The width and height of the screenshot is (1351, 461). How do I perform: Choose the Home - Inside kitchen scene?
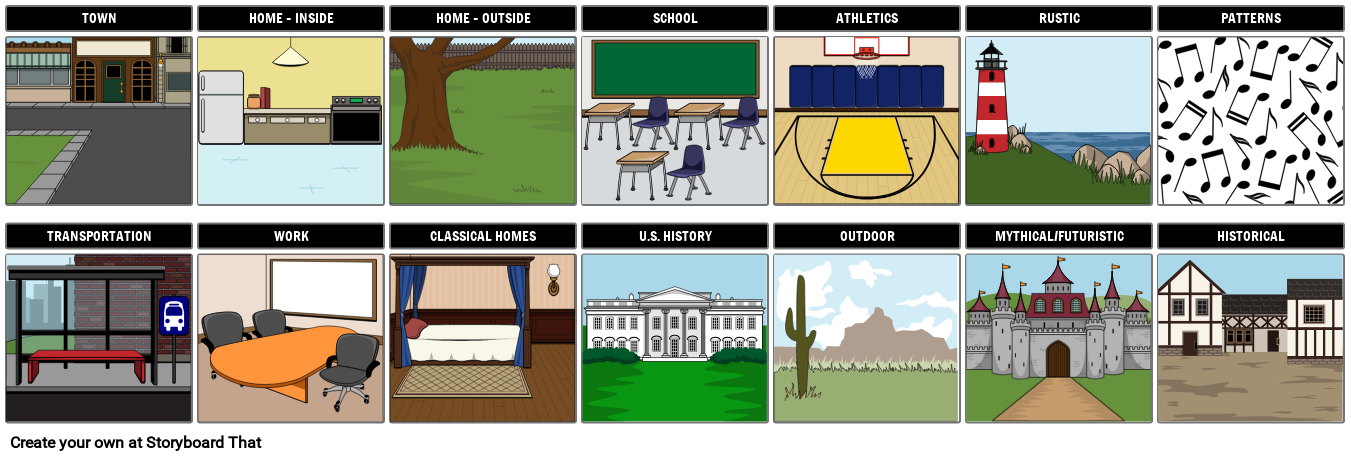click(x=290, y=121)
